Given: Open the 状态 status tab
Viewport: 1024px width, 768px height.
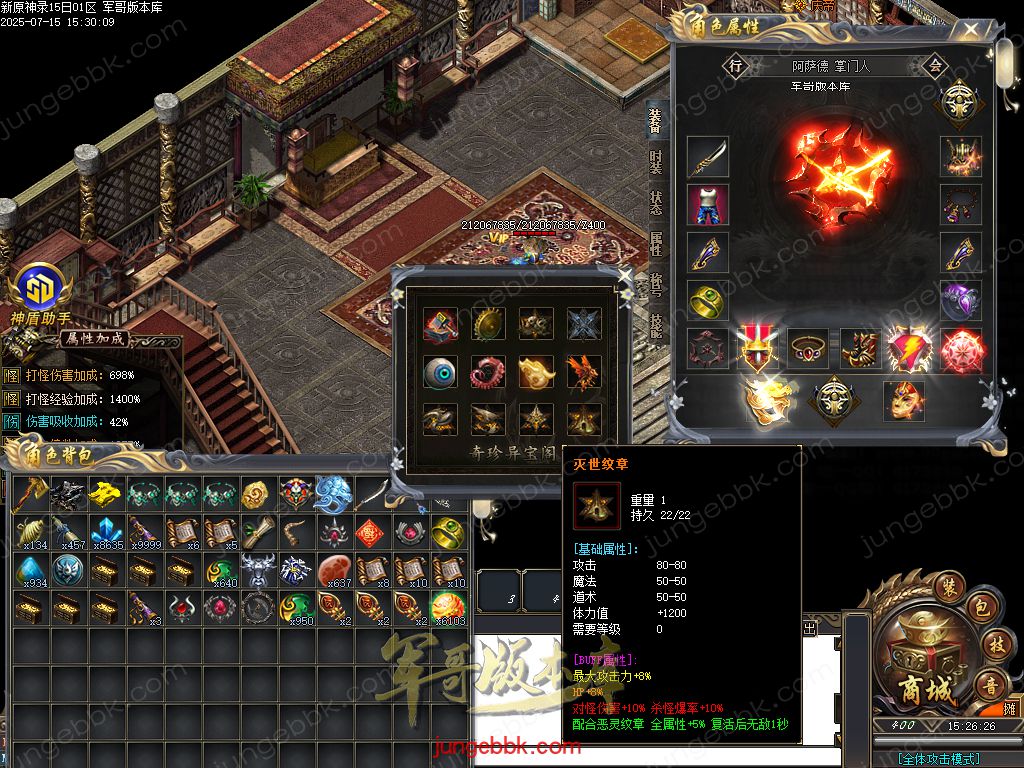Looking at the screenshot, I should tap(656, 203).
